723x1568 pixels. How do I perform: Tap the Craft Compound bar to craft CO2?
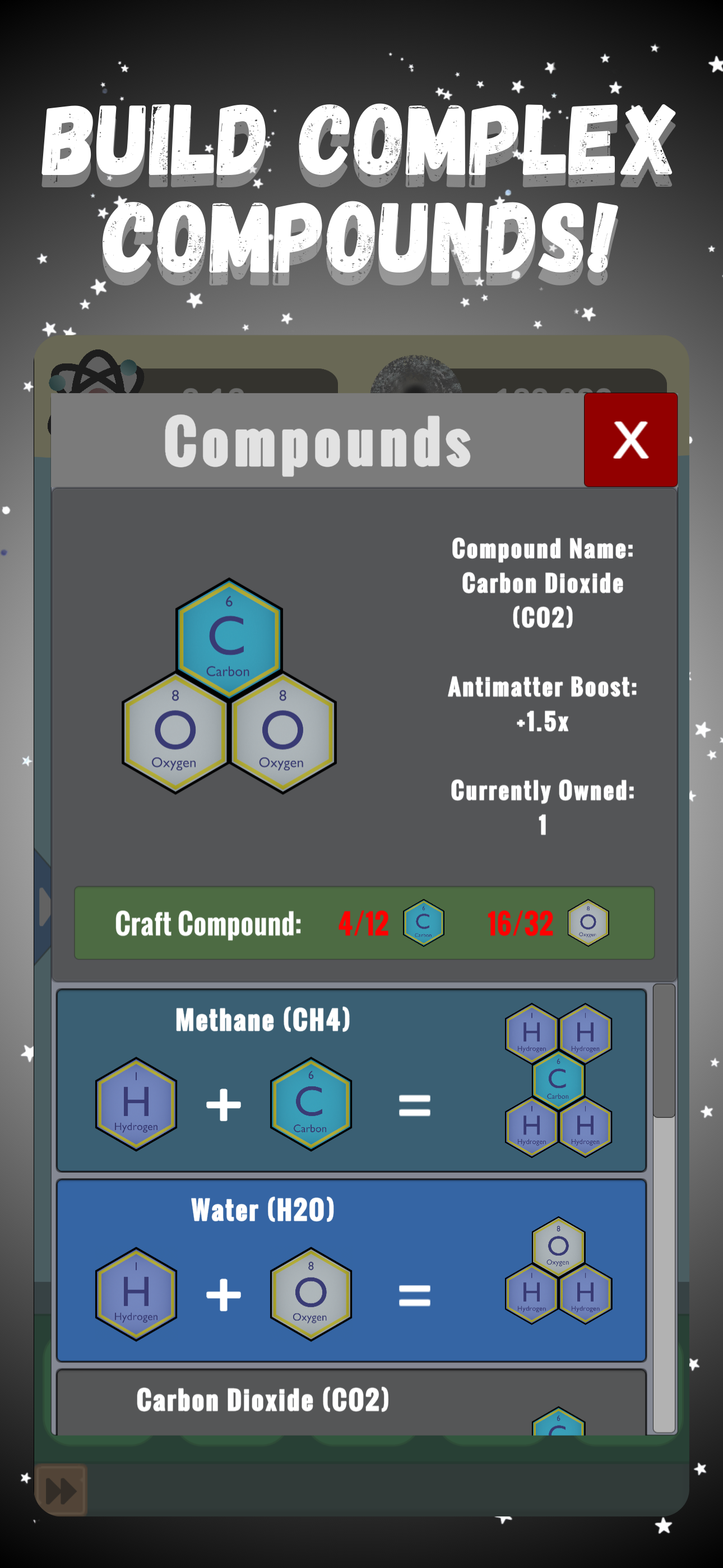207,924
